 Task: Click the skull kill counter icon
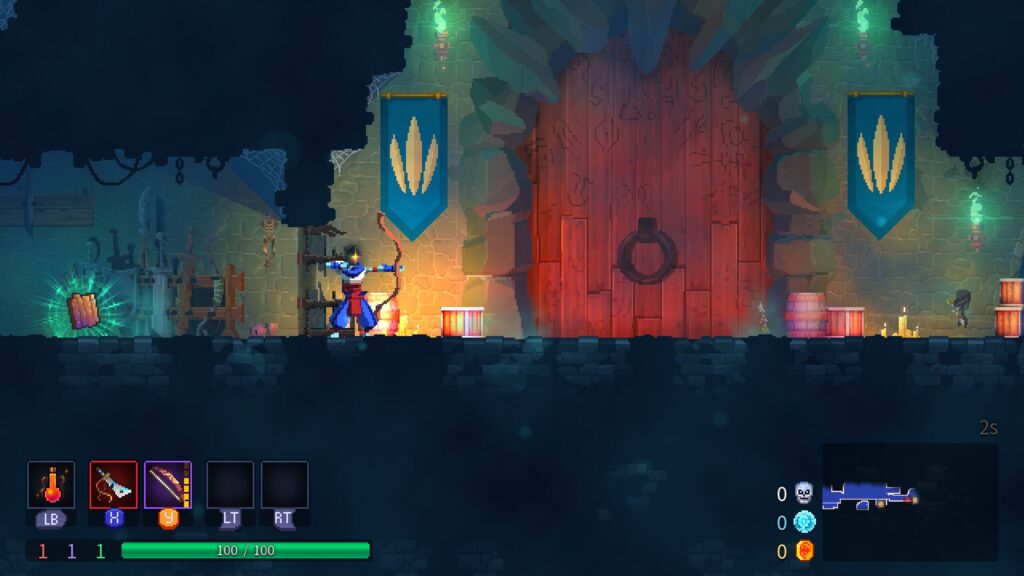tap(804, 493)
